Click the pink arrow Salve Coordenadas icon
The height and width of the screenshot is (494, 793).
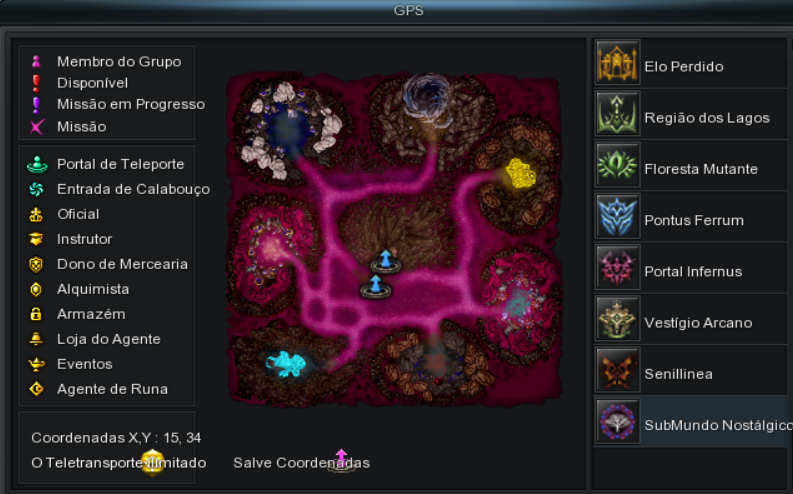click(x=341, y=460)
